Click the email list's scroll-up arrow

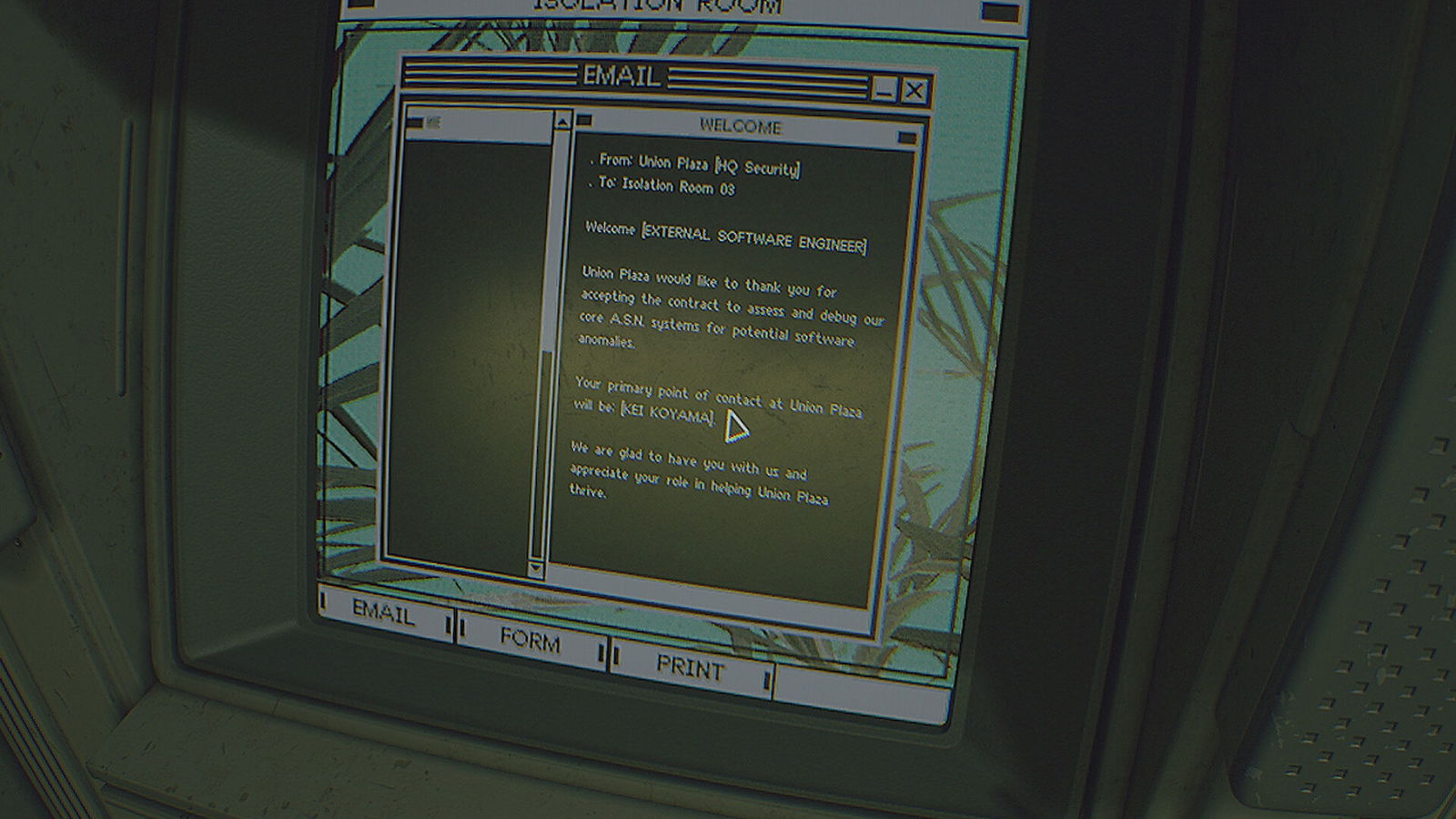562,121
